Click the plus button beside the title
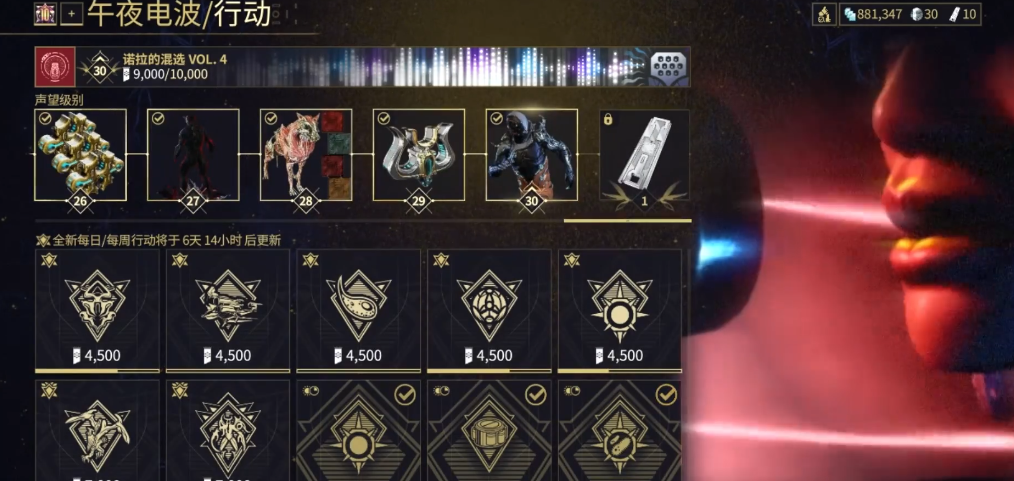The height and width of the screenshot is (481, 1014). click(71, 14)
